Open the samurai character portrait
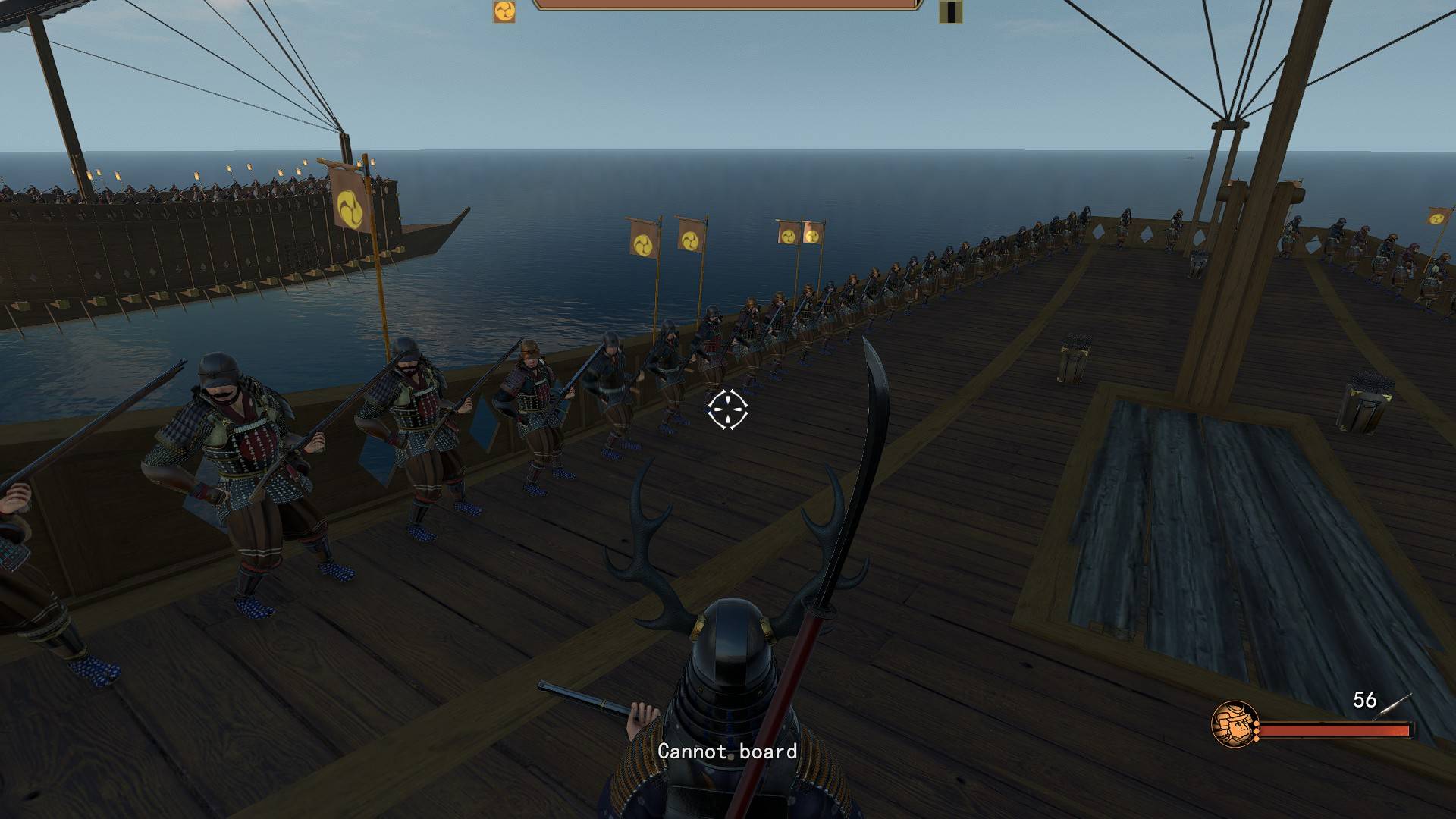The image size is (1456, 819). coord(1234,724)
